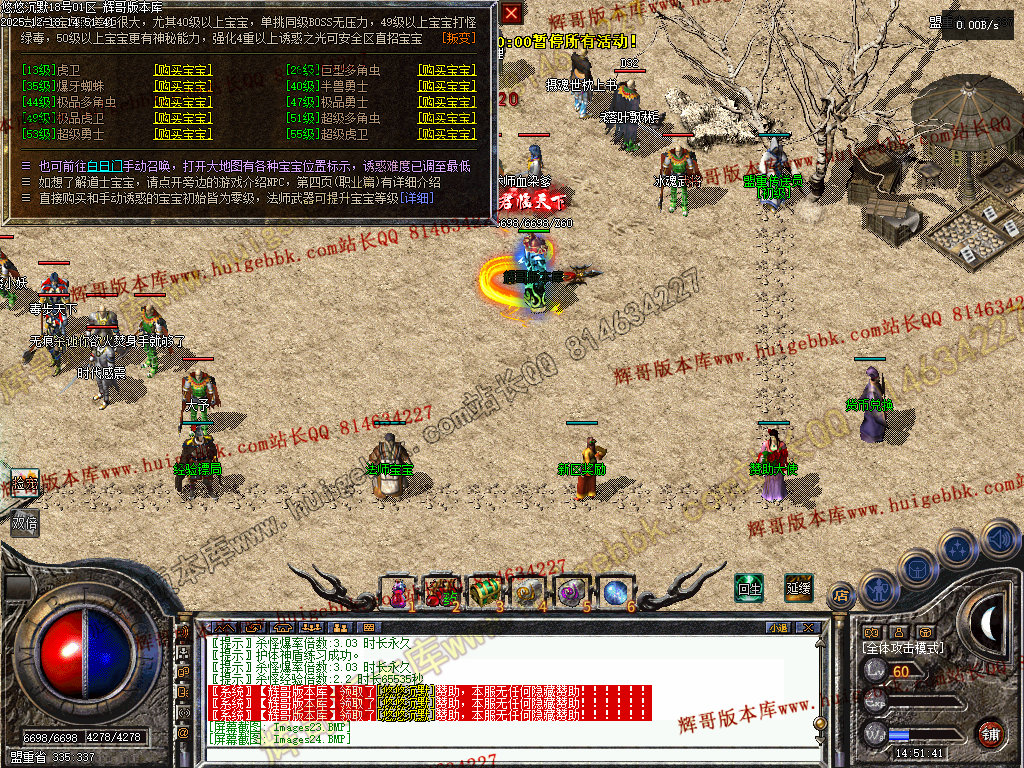This screenshot has height=768, width=1024.
Task: Open the character equipment round button
Action: (878, 588)
